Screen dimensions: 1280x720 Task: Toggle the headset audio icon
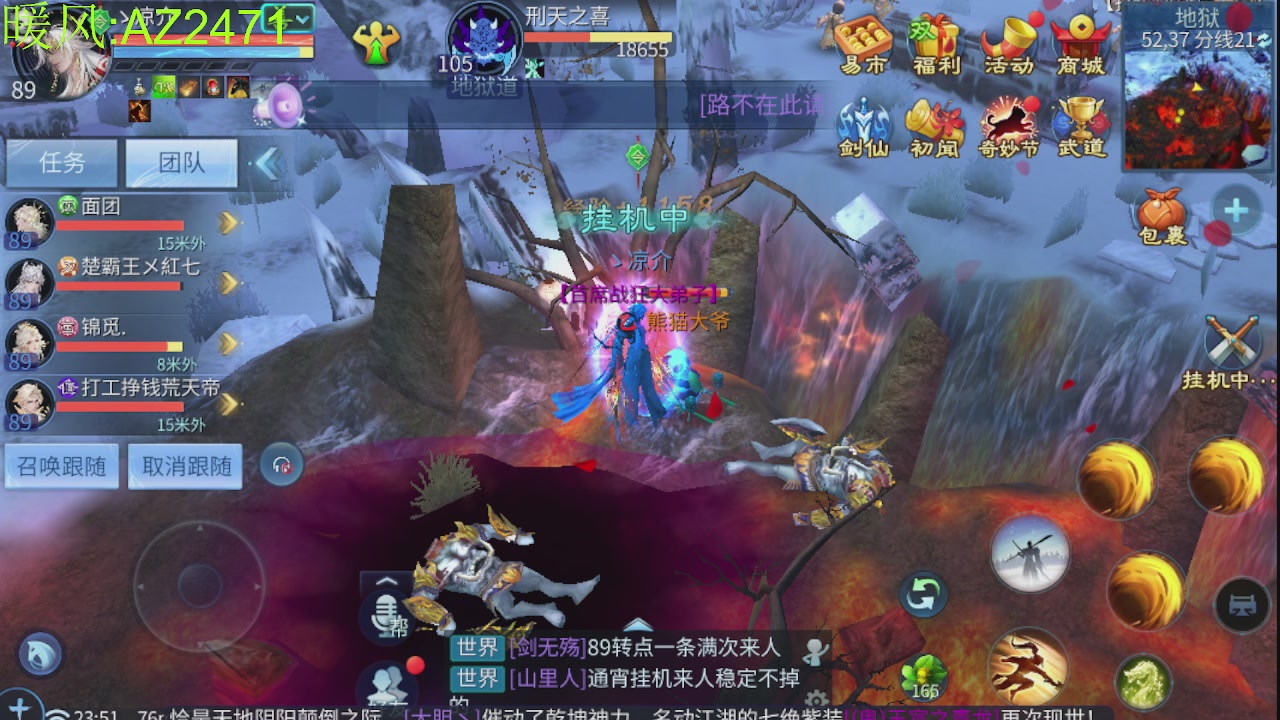click(281, 463)
